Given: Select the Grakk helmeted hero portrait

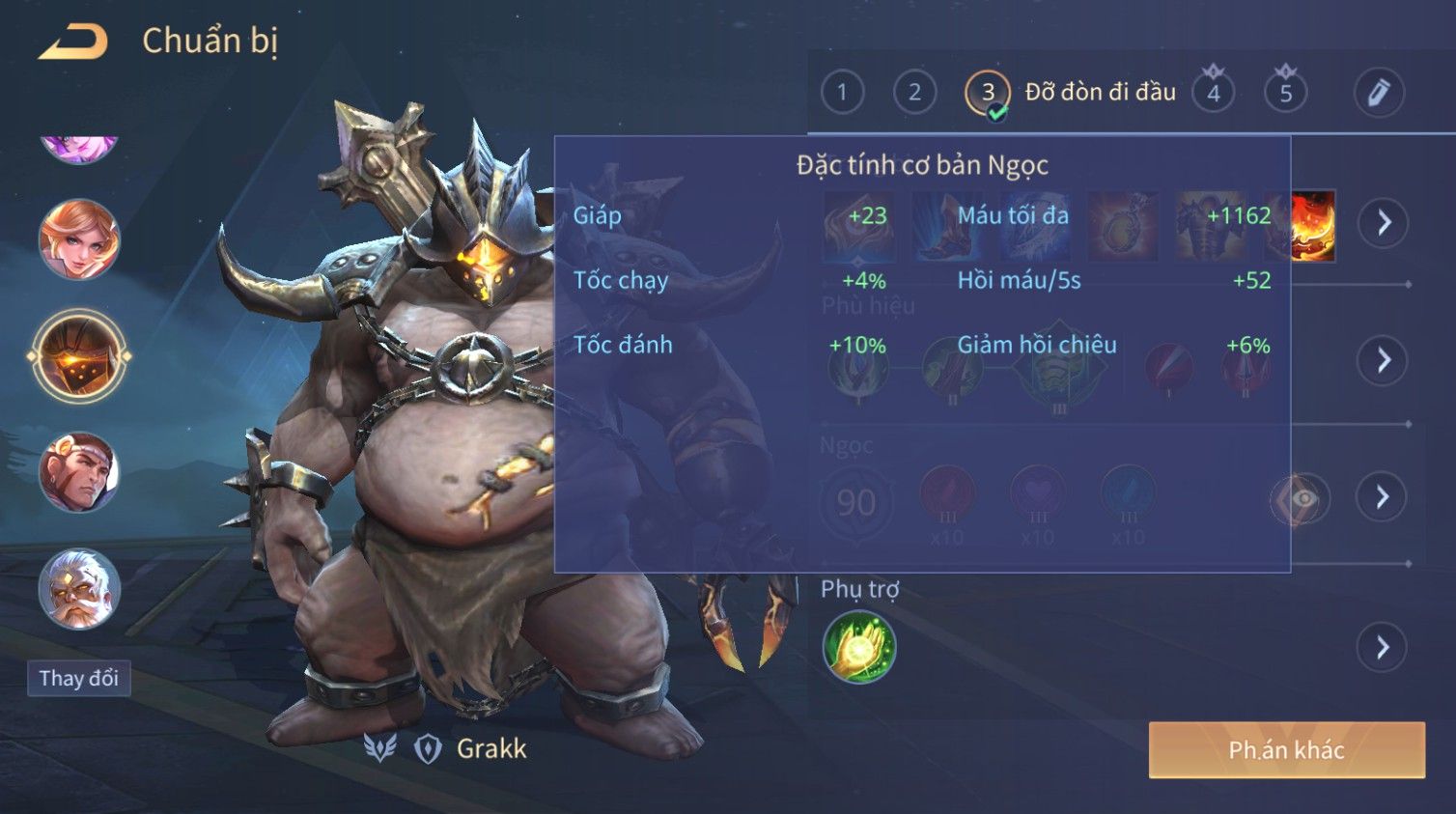Looking at the screenshot, I should [79, 357].
